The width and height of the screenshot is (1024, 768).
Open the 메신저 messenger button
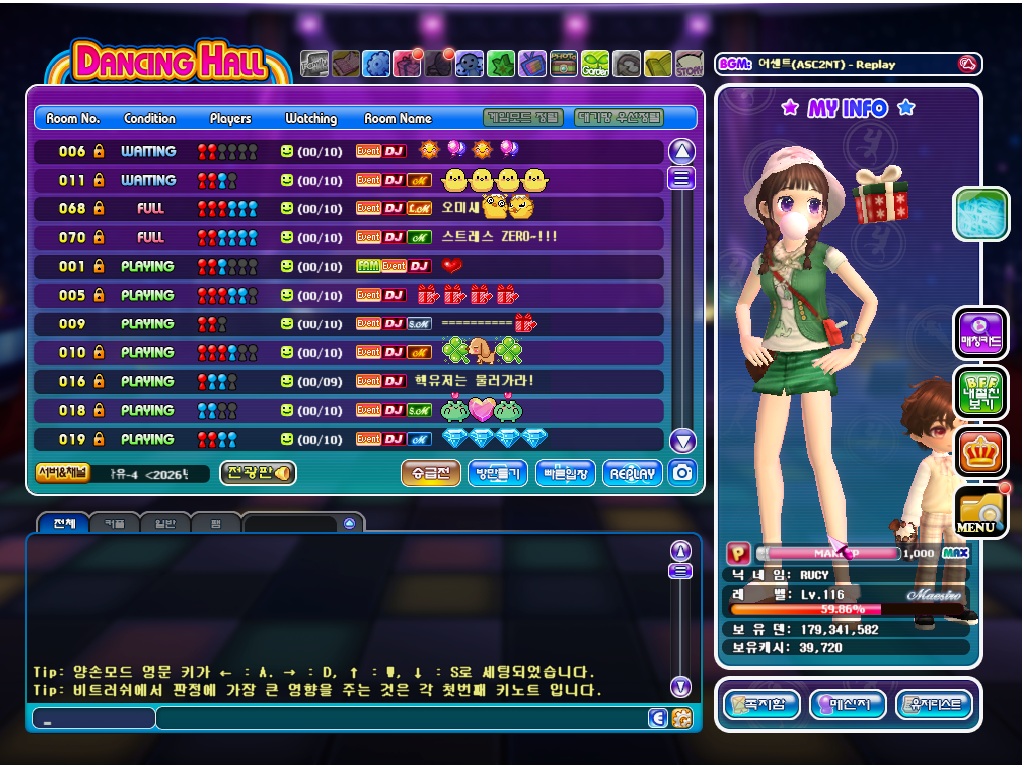[x=847, y=704]
